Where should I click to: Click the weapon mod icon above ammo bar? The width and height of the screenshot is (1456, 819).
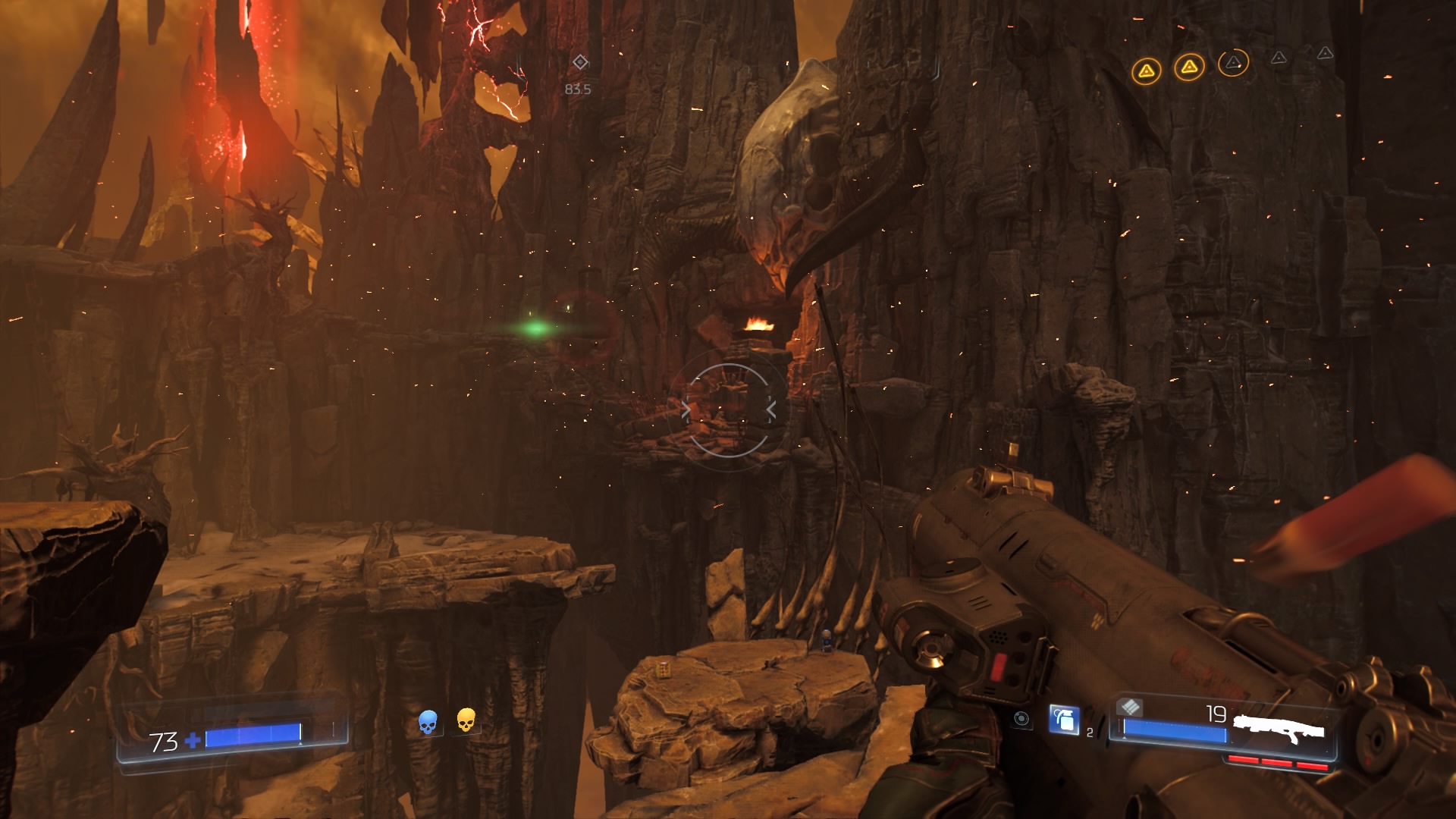pos(1130,707)
